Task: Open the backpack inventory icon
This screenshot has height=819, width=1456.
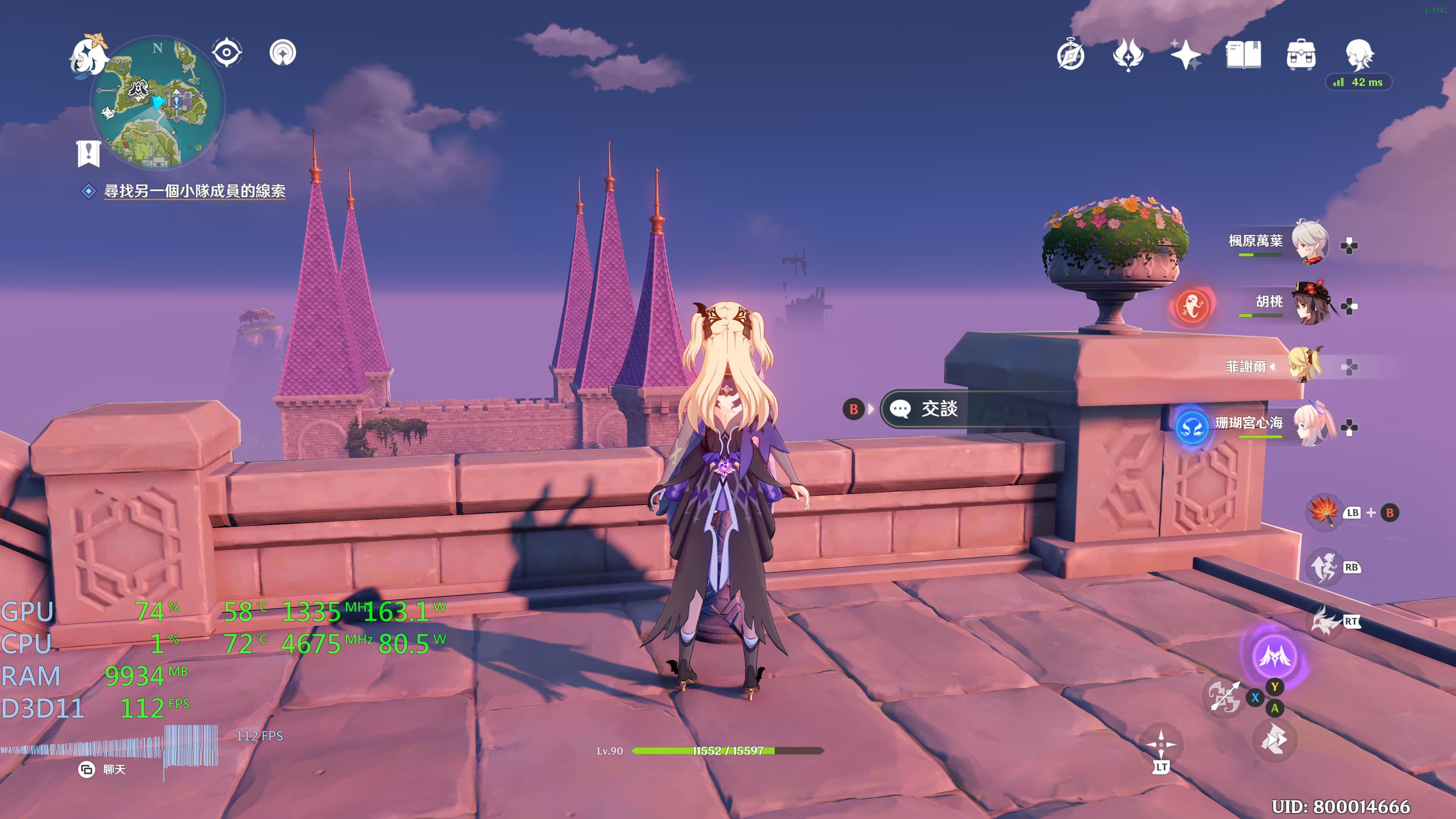Action: click(x=1301, y=55)
